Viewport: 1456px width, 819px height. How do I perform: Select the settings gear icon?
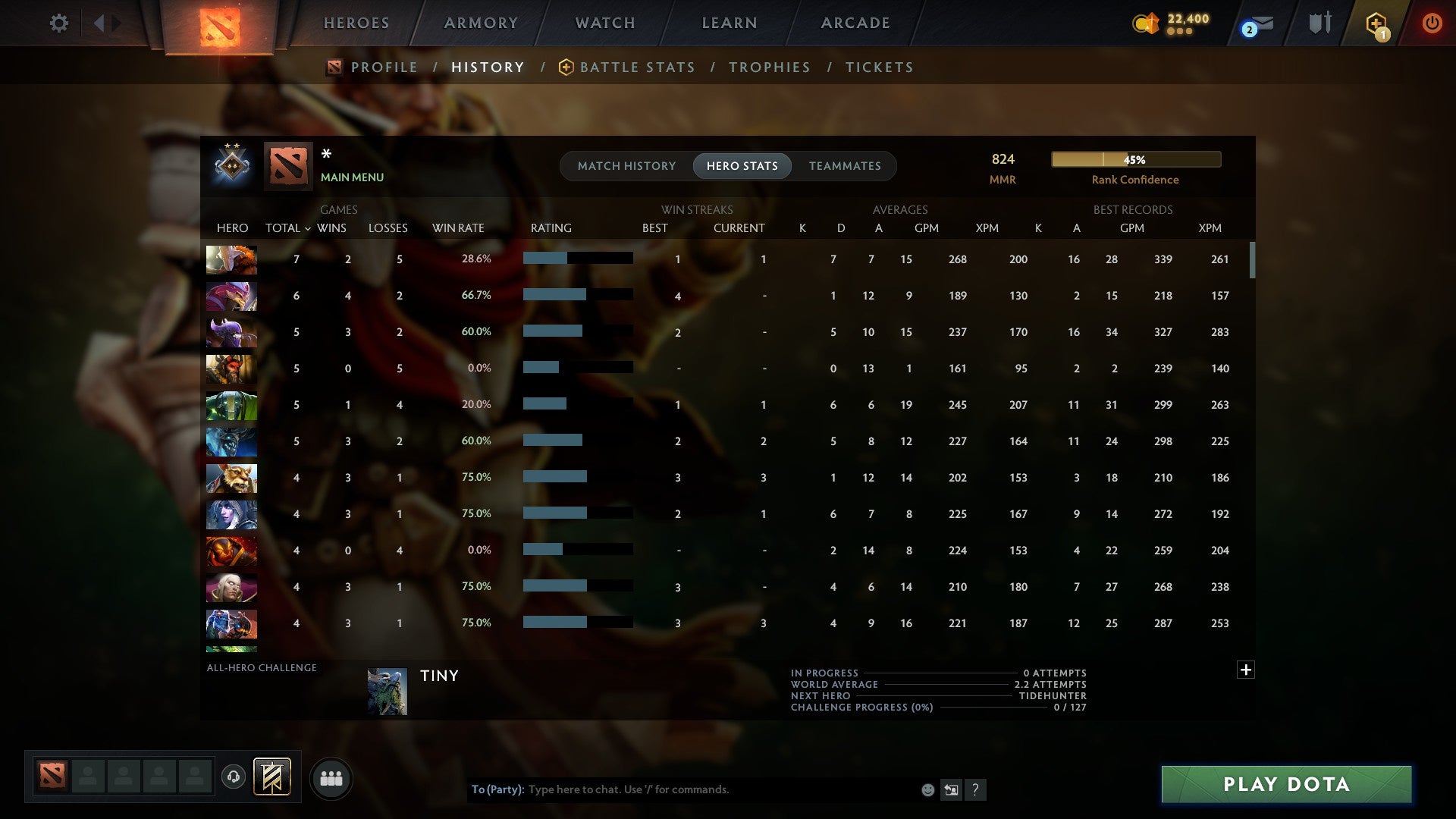[58, 23]
